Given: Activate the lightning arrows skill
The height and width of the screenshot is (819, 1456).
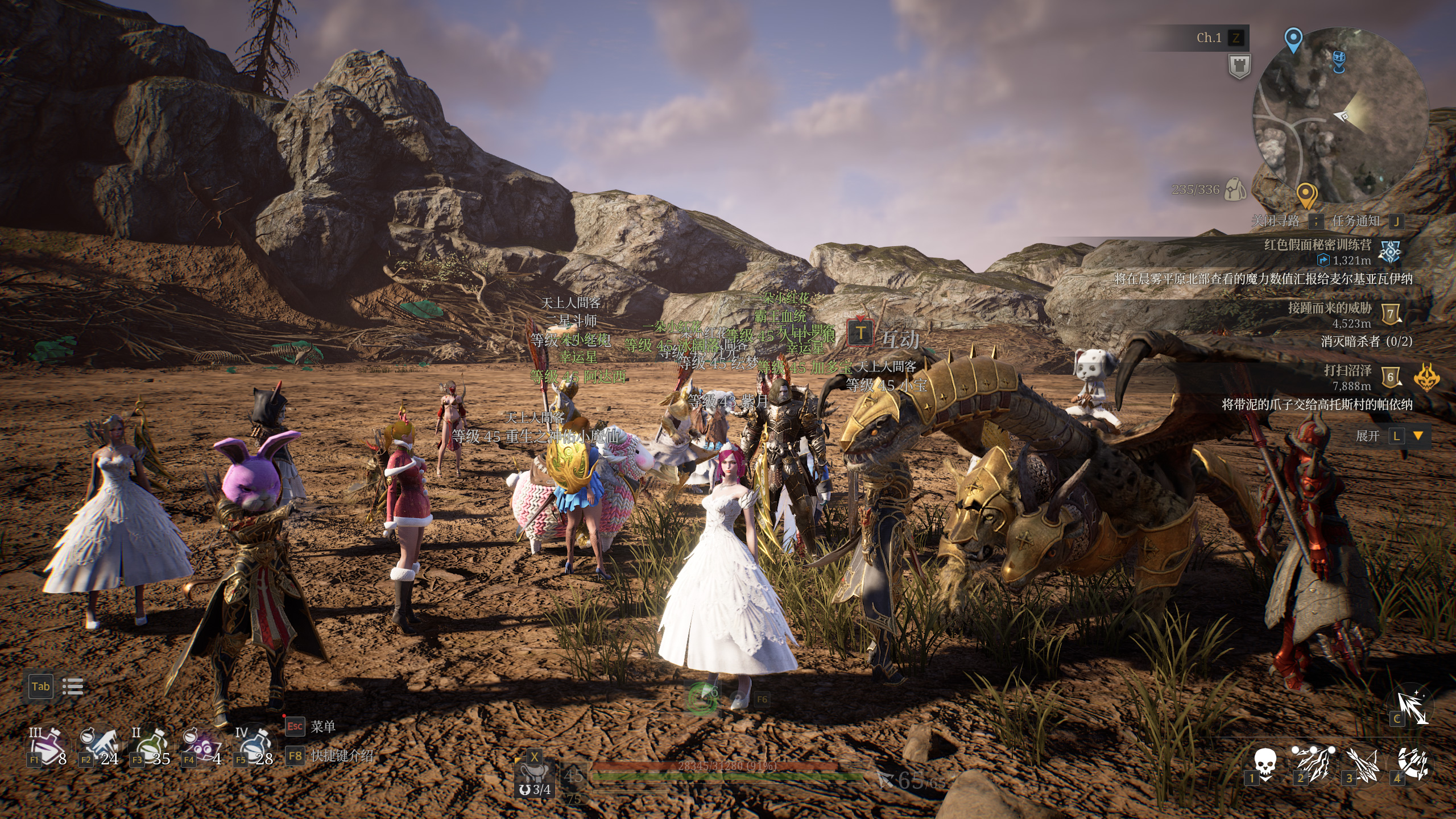Looking at the screenshot, I should tap(1313, 763).
